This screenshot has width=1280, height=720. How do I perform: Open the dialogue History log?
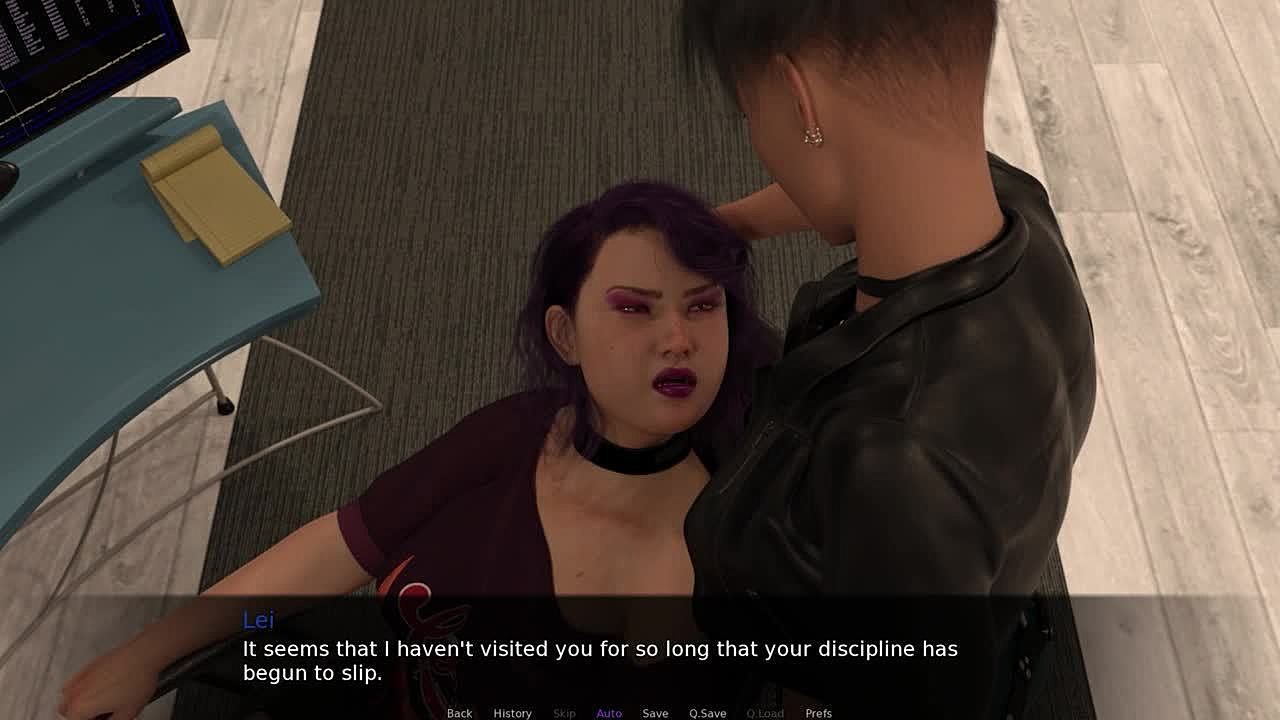512,713
